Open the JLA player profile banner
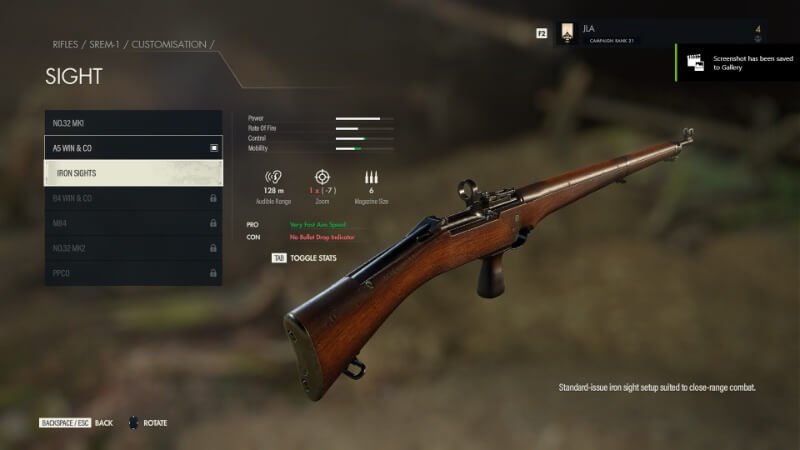Viewport: 800px width, 450px height. click(660, 33)
